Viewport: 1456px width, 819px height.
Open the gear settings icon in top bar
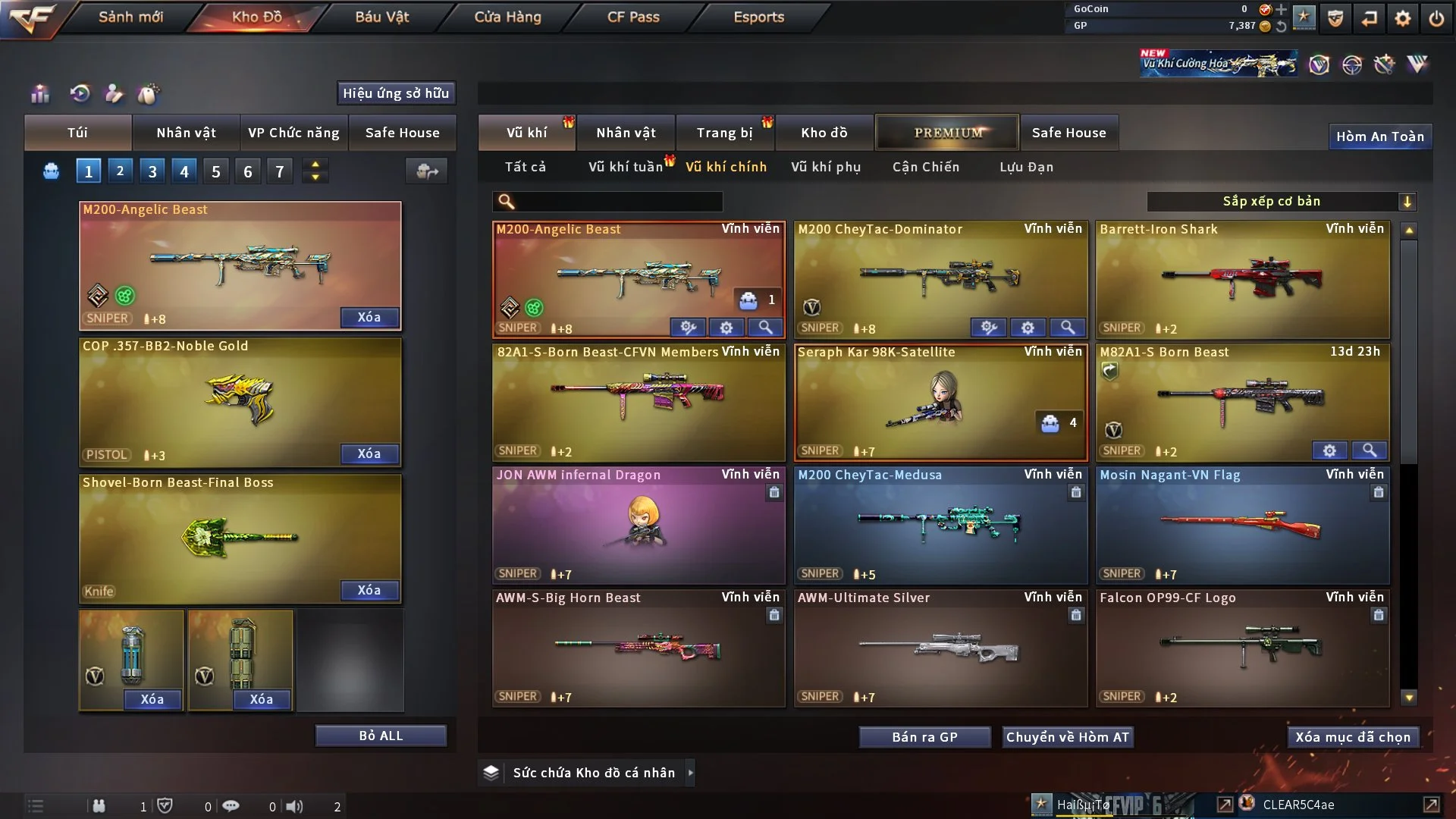pos(1403,17)
